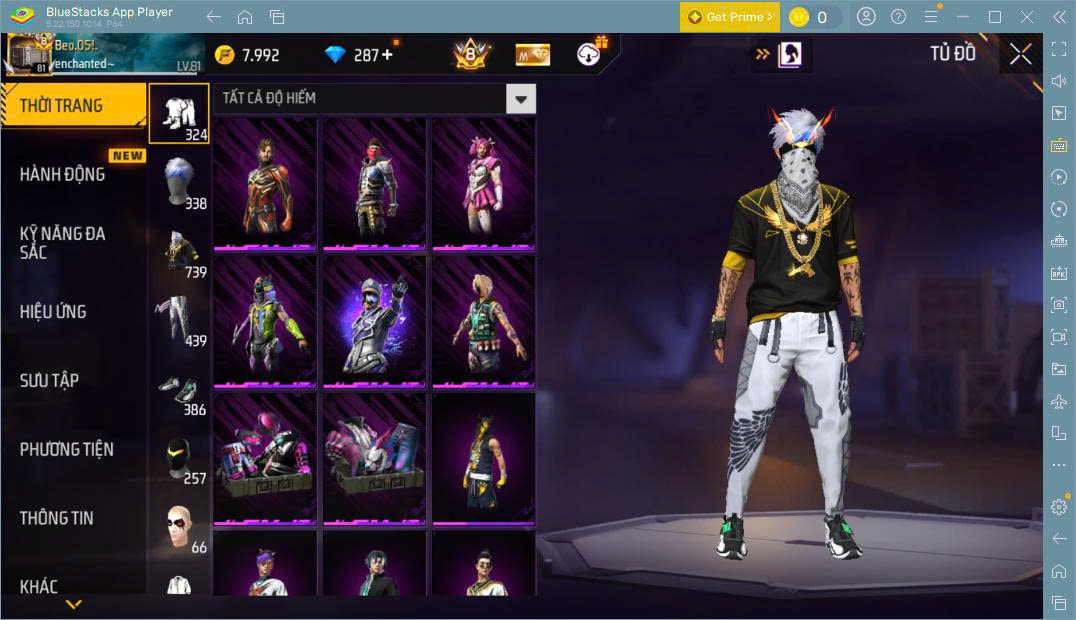This screenshot has width=1076, height=620.
Task: Open the HIỆU ỨNG category
Action: (x=53, y=312)
